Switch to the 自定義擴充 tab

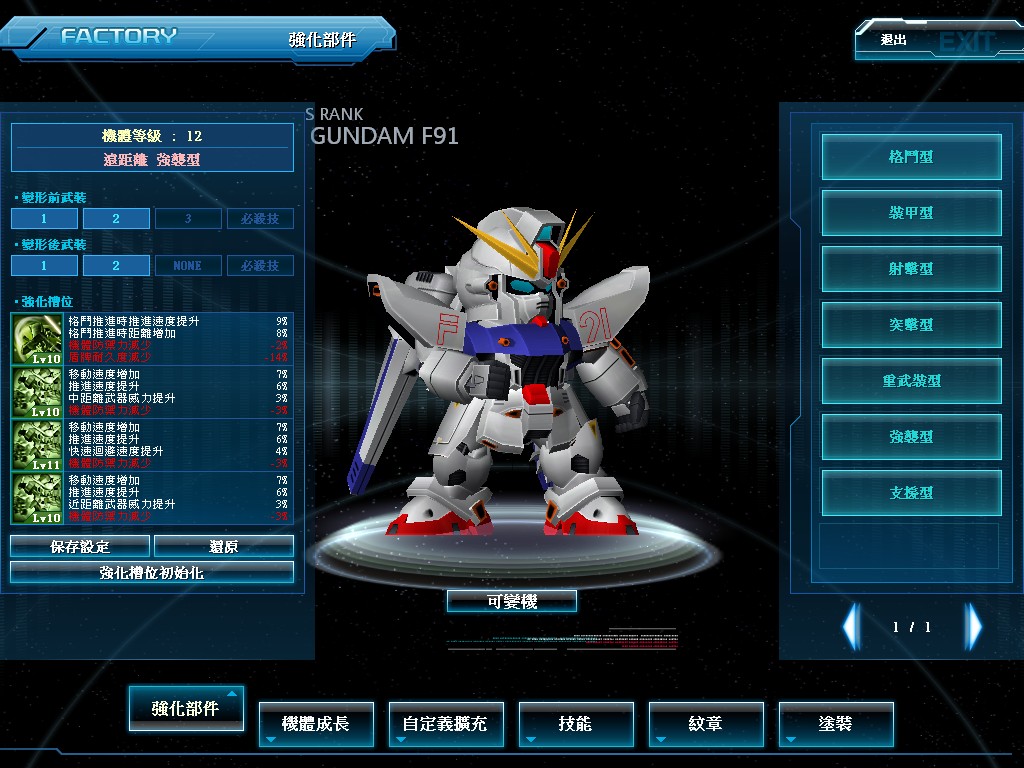coord(445,723)
